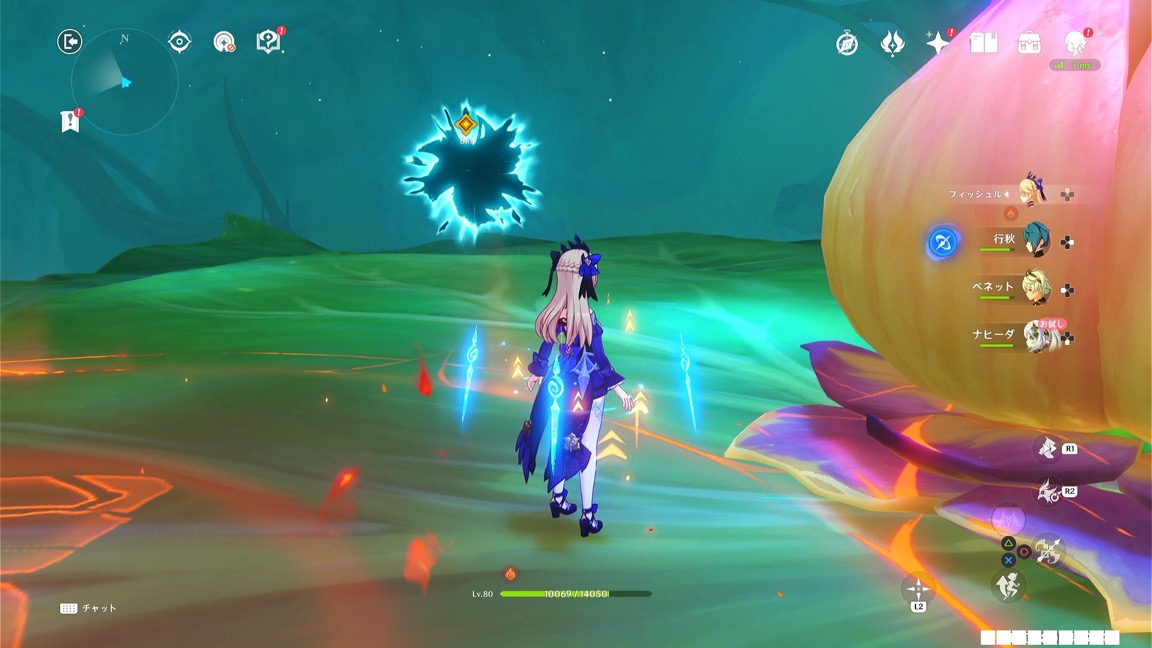Open the adventurer handbook book icon
This screenshot has width=1152, height=648.
click(x=983, y=43)
